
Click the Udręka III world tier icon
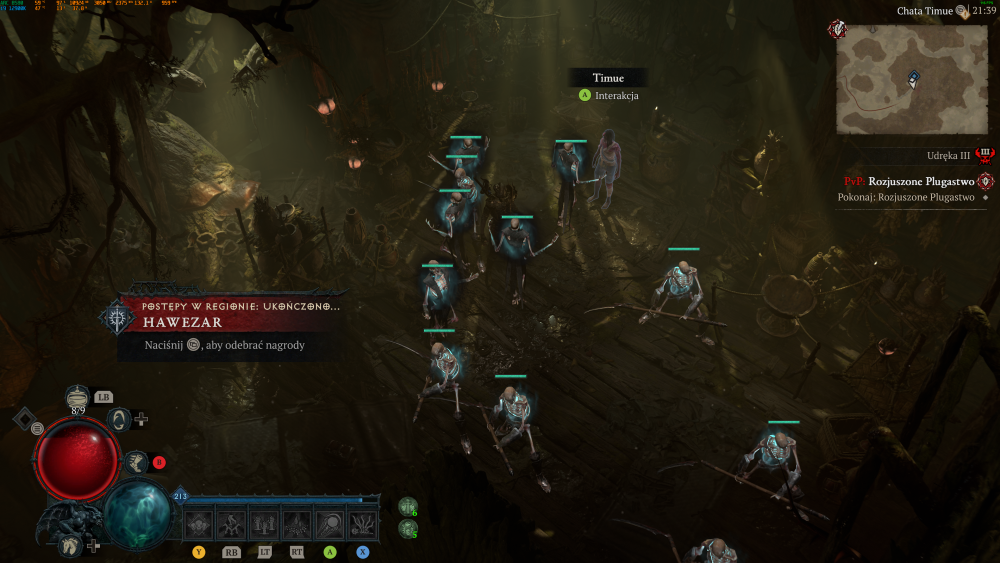[985, 154]
